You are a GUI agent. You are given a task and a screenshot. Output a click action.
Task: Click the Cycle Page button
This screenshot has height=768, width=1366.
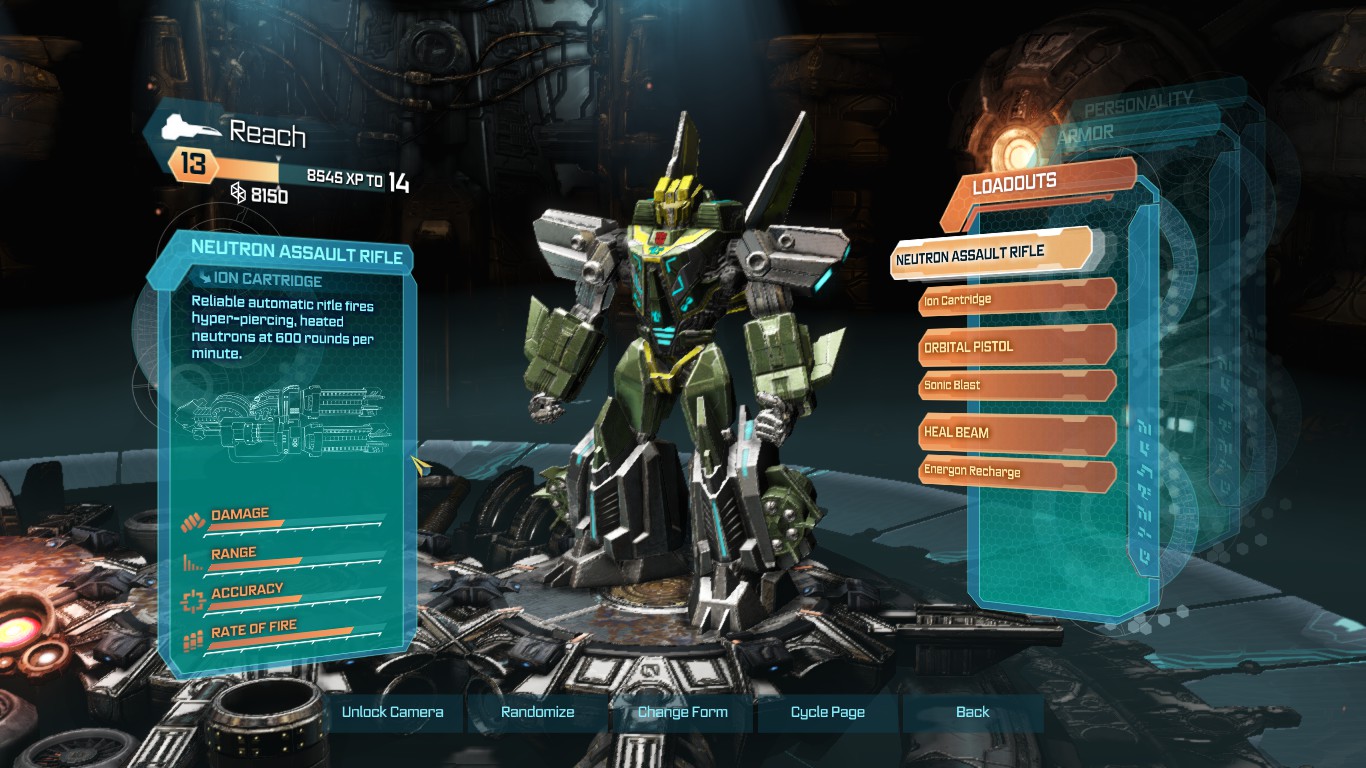828,712
